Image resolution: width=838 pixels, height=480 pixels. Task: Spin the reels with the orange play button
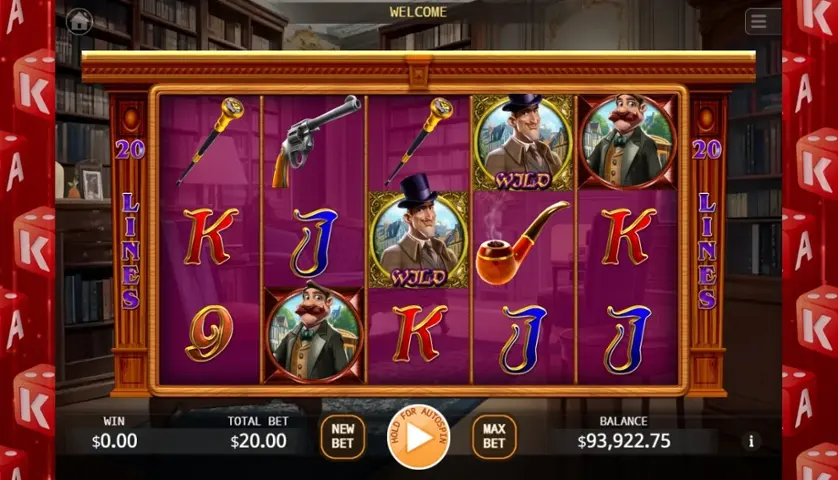[x=418, y=436]
